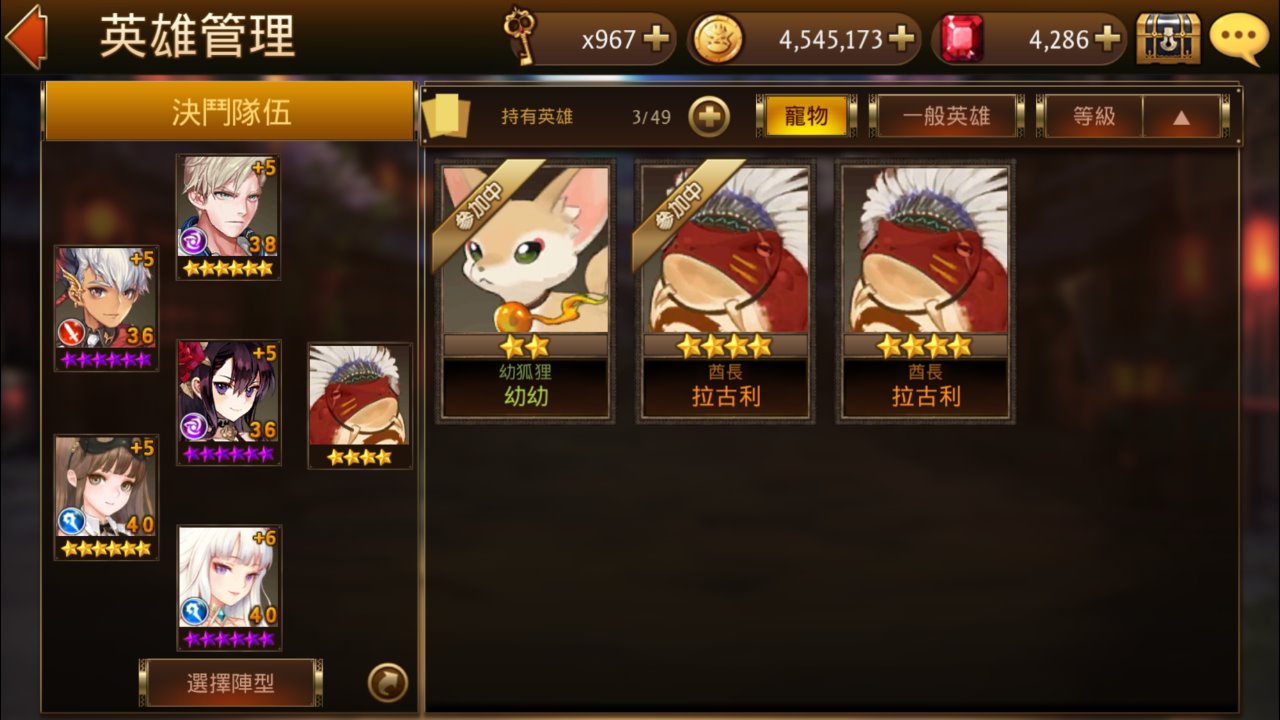Click the plus to expand hero capacity
Screen dimensions: 1280x720
710,115
